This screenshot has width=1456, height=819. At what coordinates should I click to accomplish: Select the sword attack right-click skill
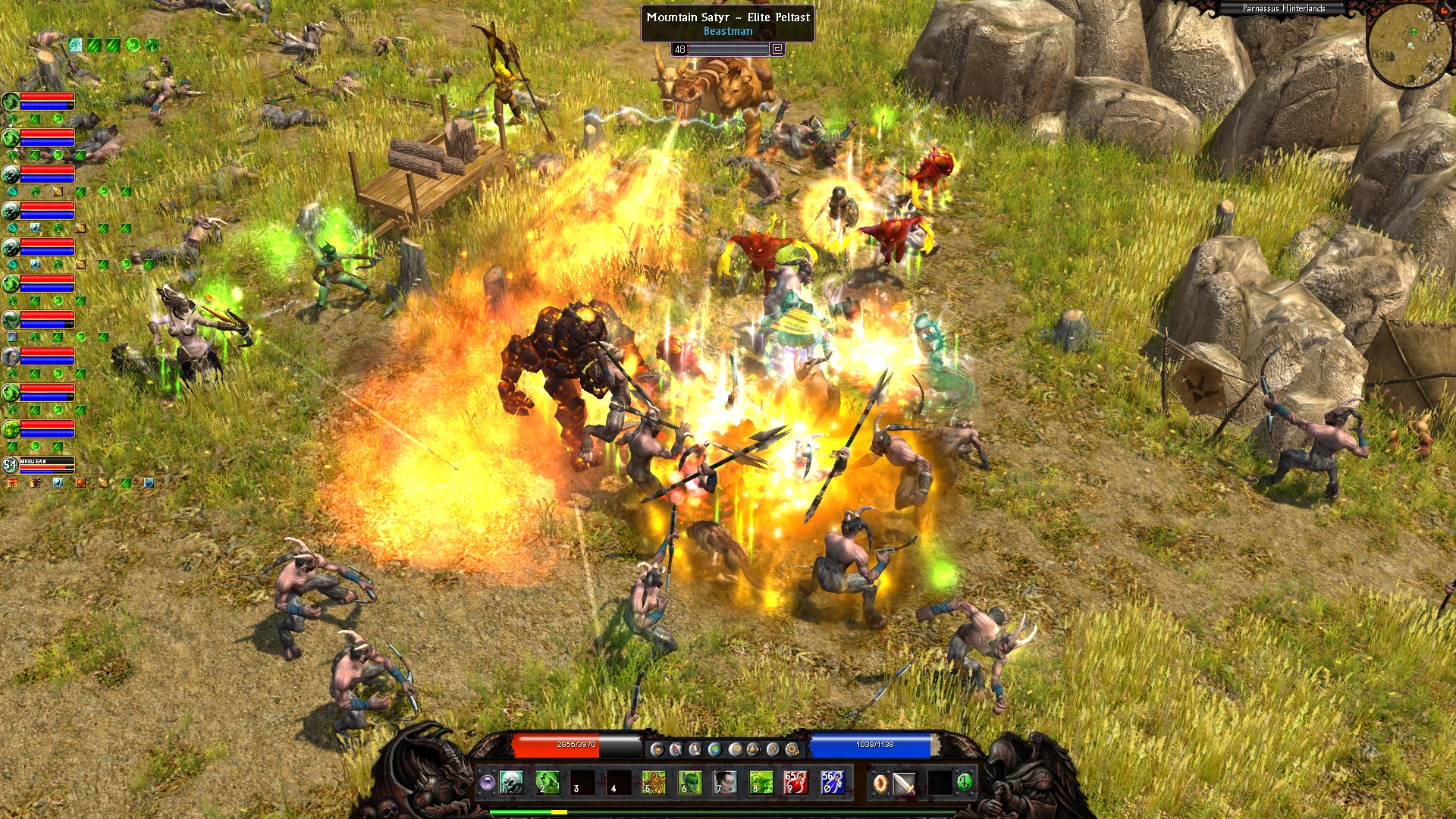pos(905,783)
